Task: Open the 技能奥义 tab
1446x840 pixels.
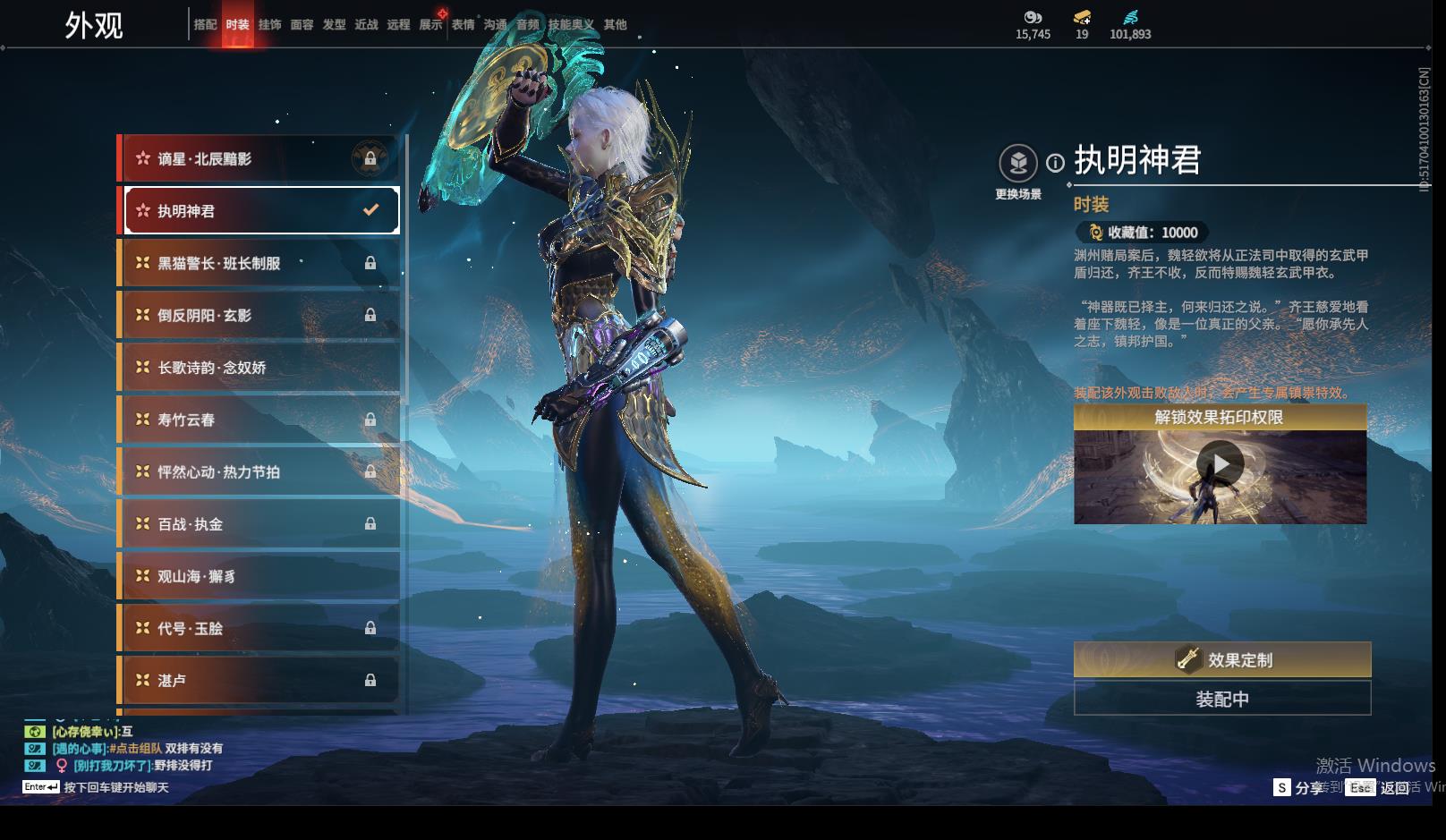Action: pos(571,25)
